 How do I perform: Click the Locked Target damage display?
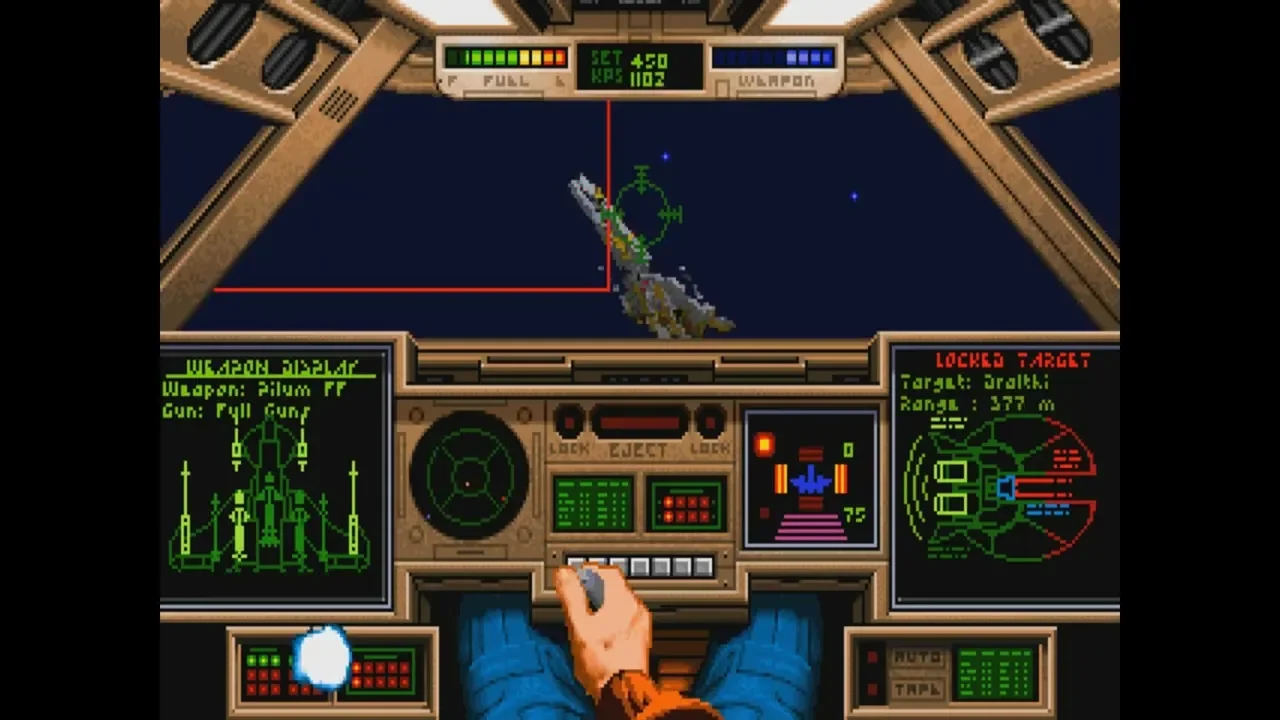1004,476
